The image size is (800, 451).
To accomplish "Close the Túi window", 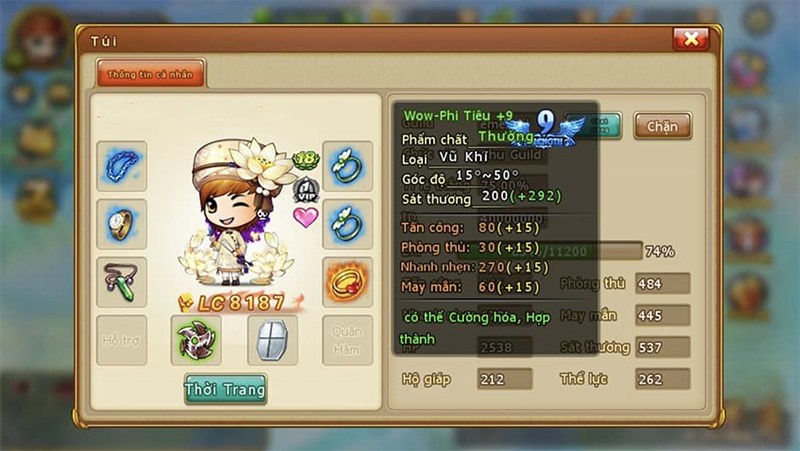I will point(690,39).
